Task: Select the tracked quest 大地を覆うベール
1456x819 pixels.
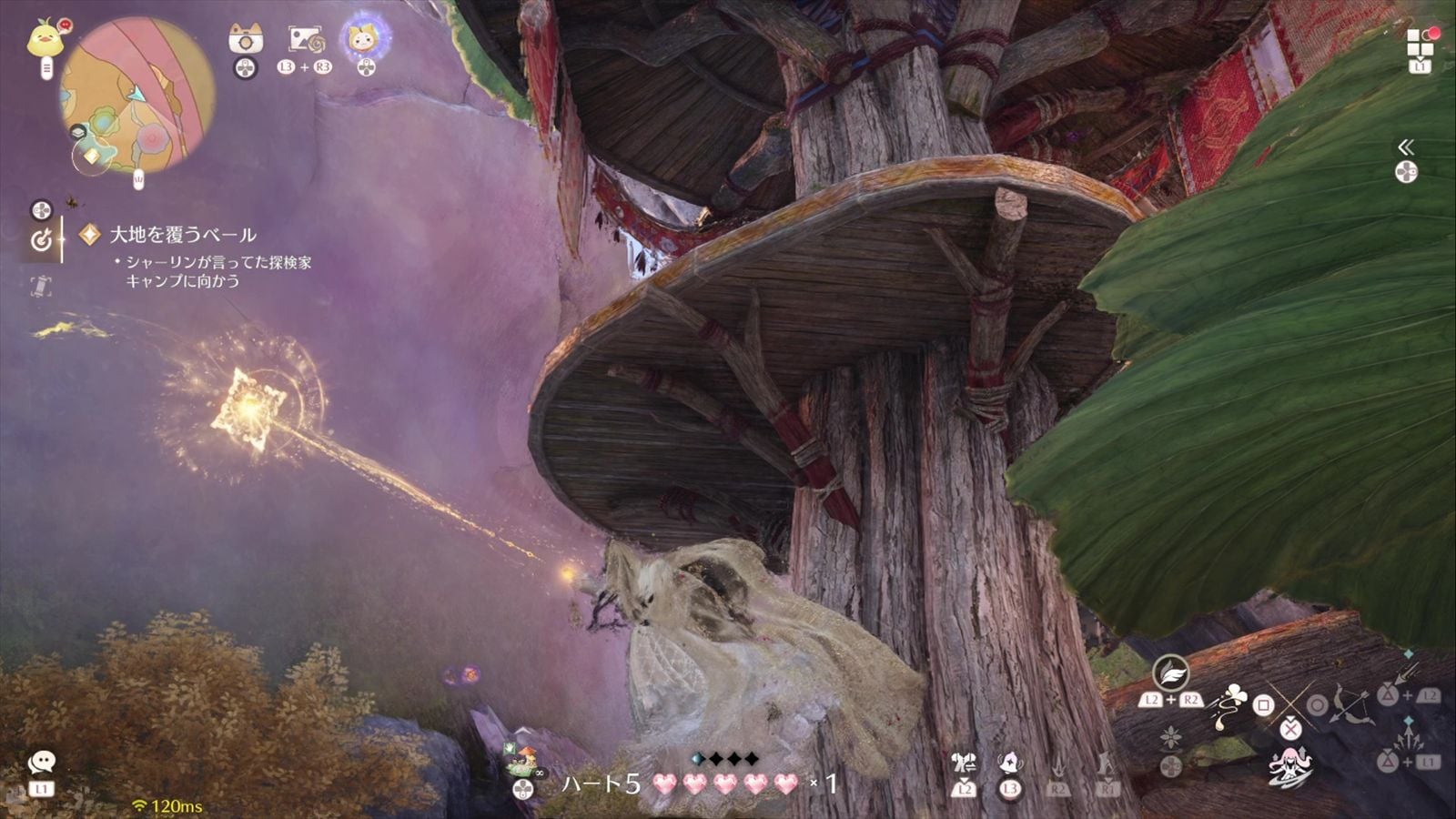Action: pos(182,235)
